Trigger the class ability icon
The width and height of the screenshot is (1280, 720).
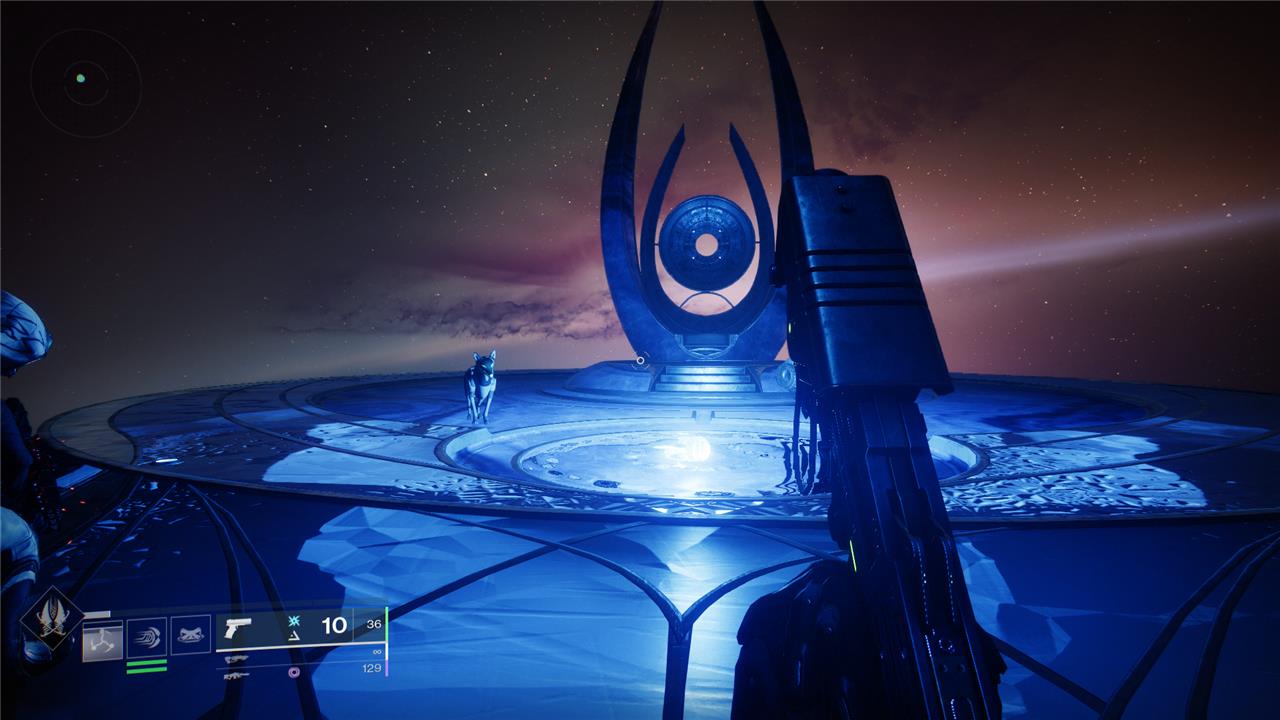[x=191, y=635]
